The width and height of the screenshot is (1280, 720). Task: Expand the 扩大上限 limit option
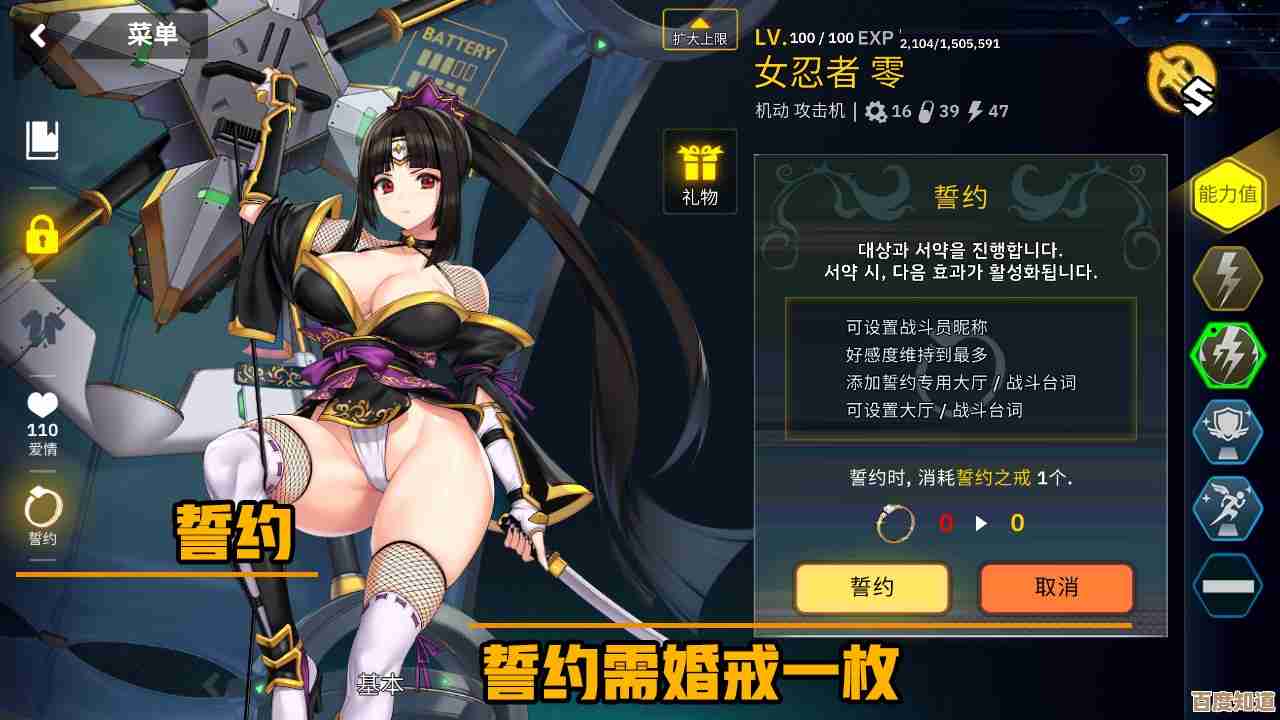click(699, 30)
